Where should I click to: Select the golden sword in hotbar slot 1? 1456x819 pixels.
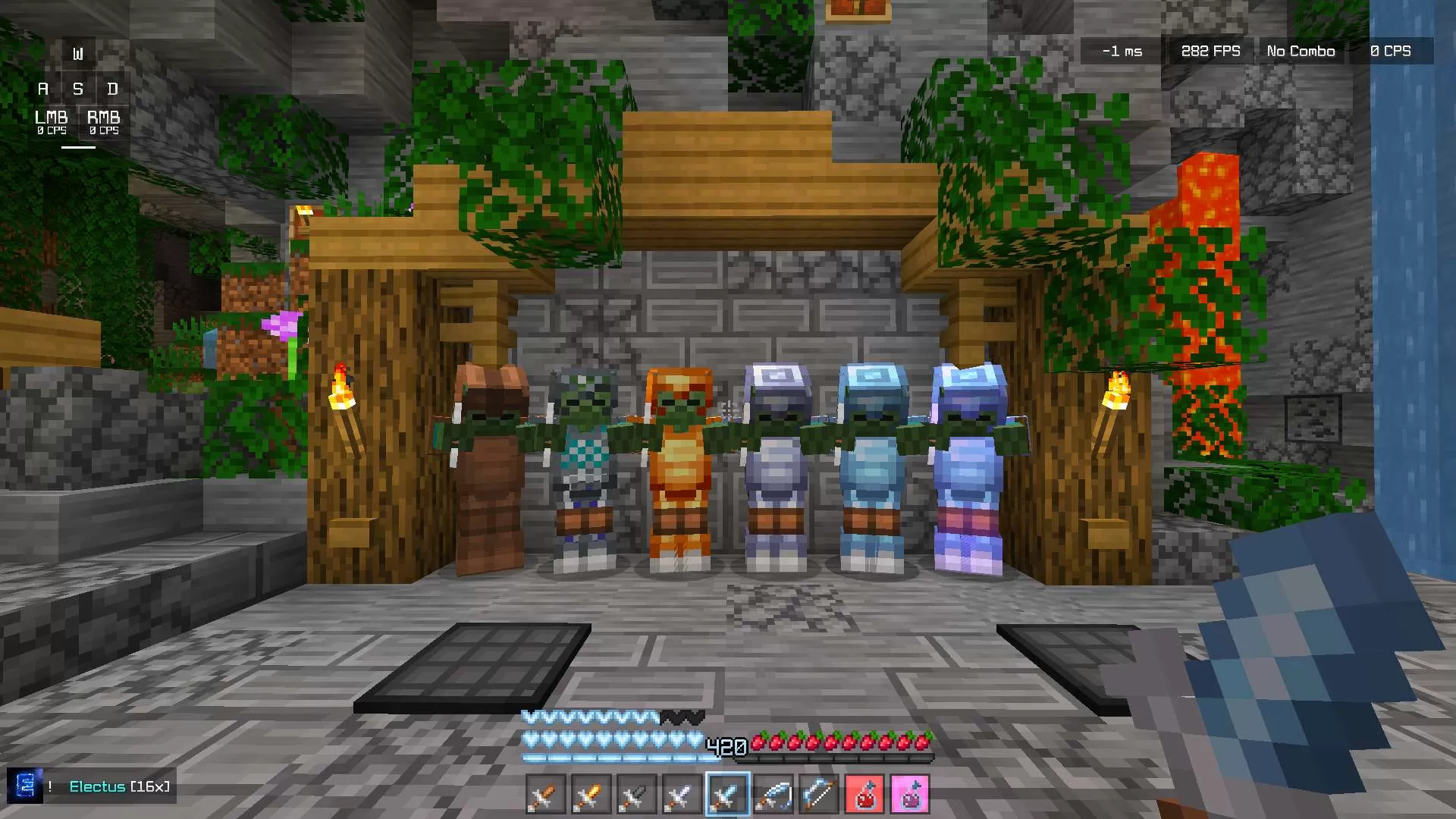pos(548,794)
